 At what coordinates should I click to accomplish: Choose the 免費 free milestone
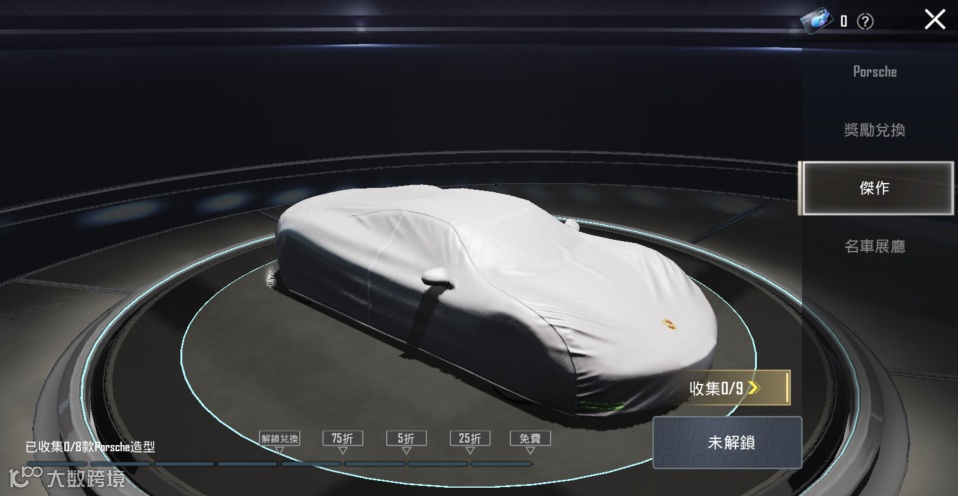(530, 439)
